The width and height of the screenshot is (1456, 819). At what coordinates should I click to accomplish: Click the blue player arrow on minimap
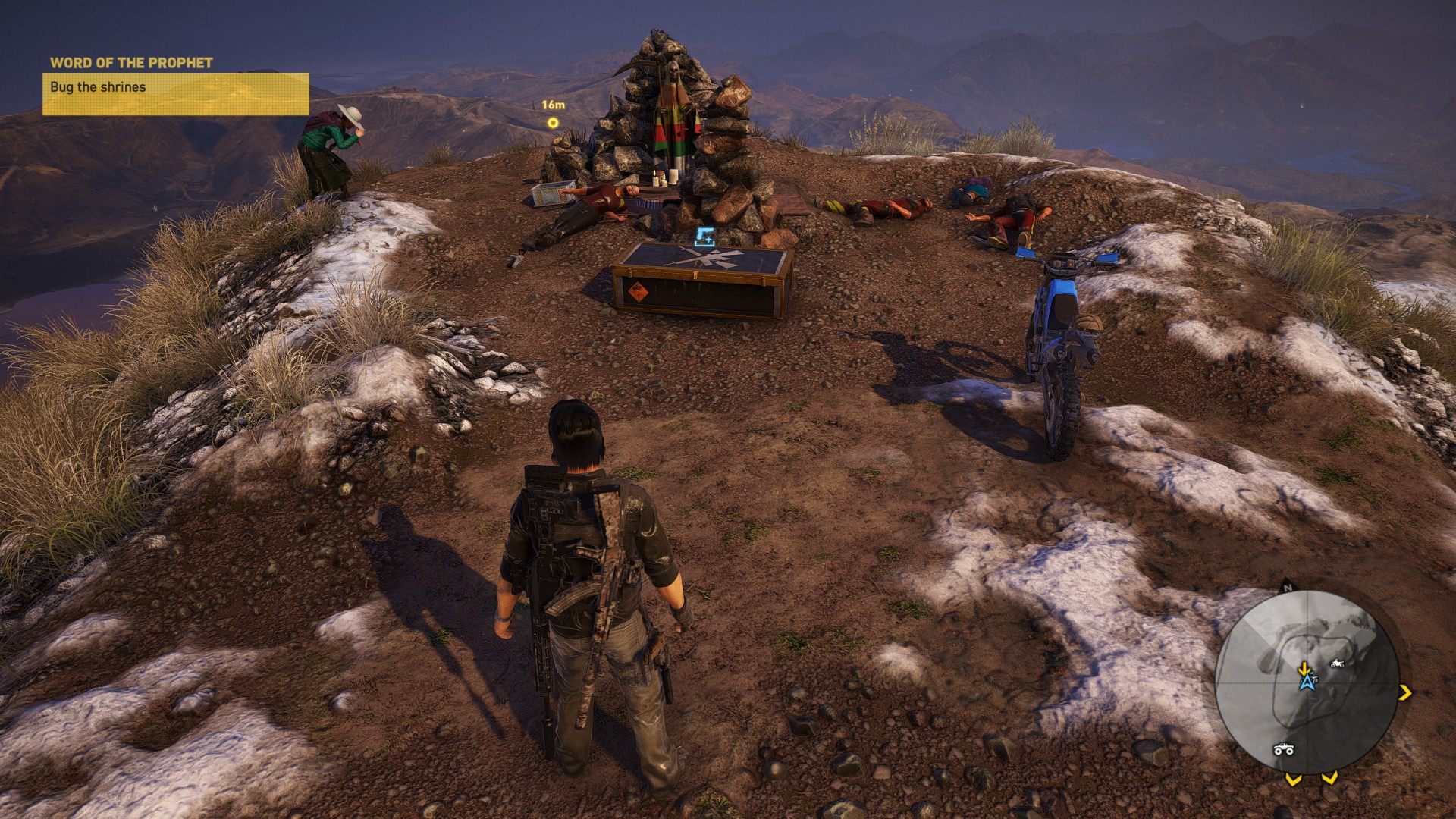point(1306,682)
